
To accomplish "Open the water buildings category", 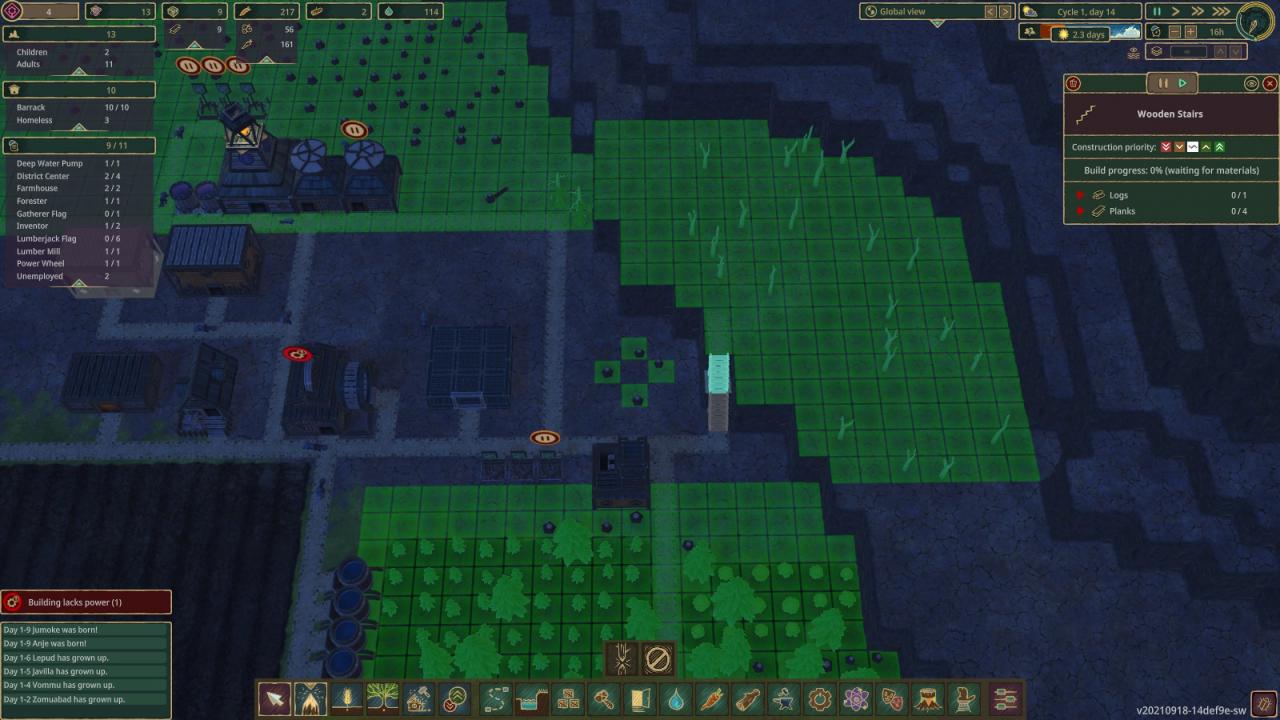I will coord(677,698).
